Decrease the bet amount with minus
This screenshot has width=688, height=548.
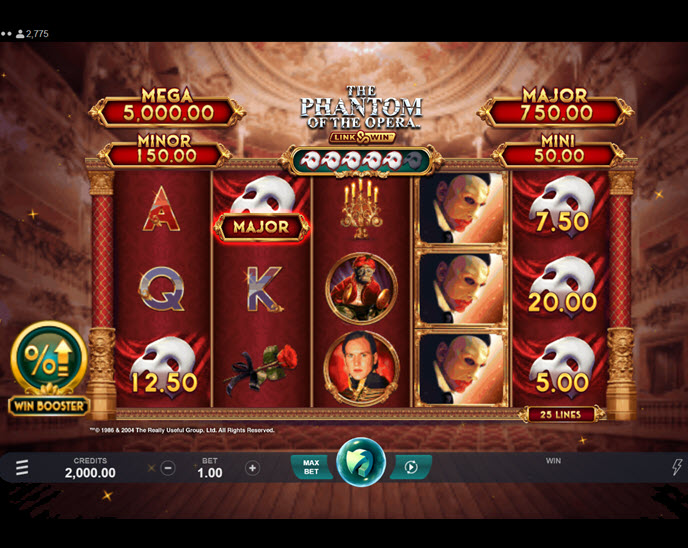pos(168,468)
